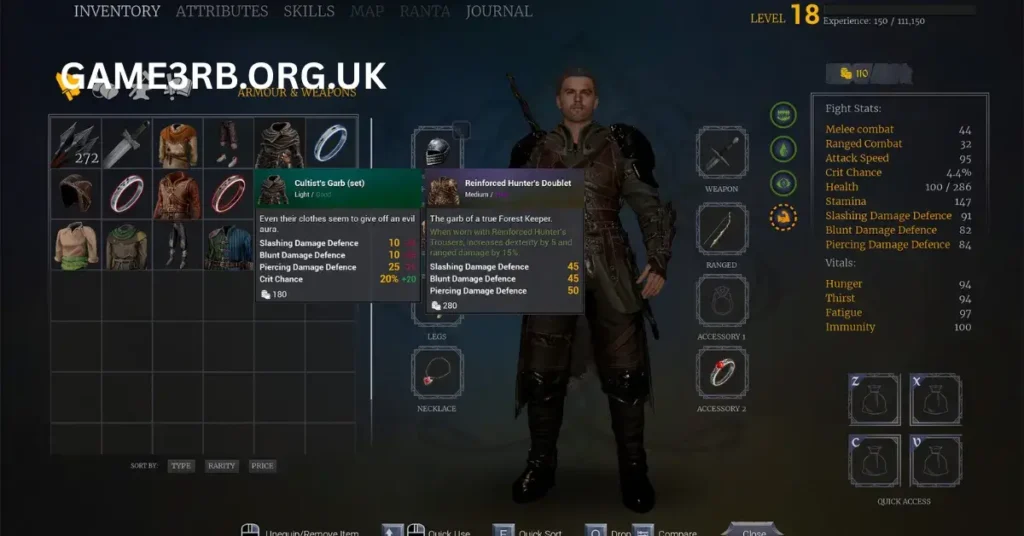1024x536 pixels.
Task: Open the Journal tab
Action: [497, 12]
